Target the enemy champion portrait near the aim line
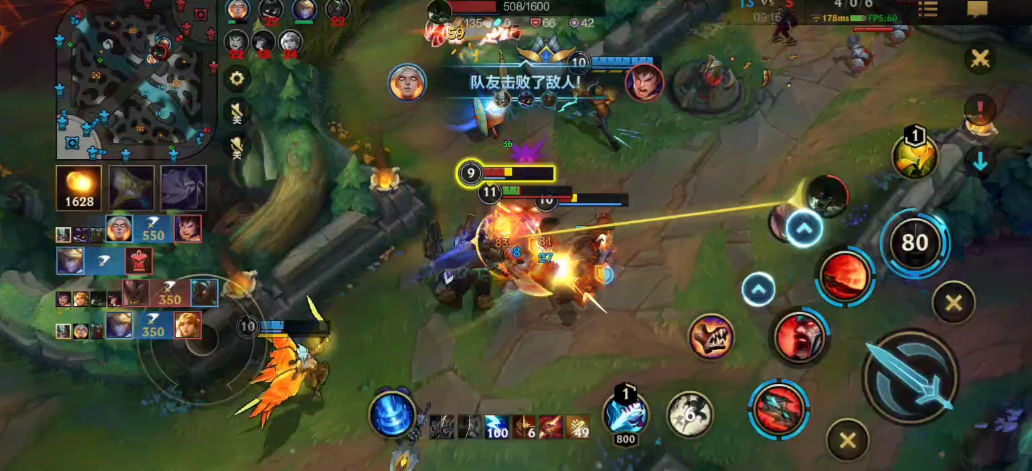The width and height of the screenshot is (1032, 471). point(827,195)
